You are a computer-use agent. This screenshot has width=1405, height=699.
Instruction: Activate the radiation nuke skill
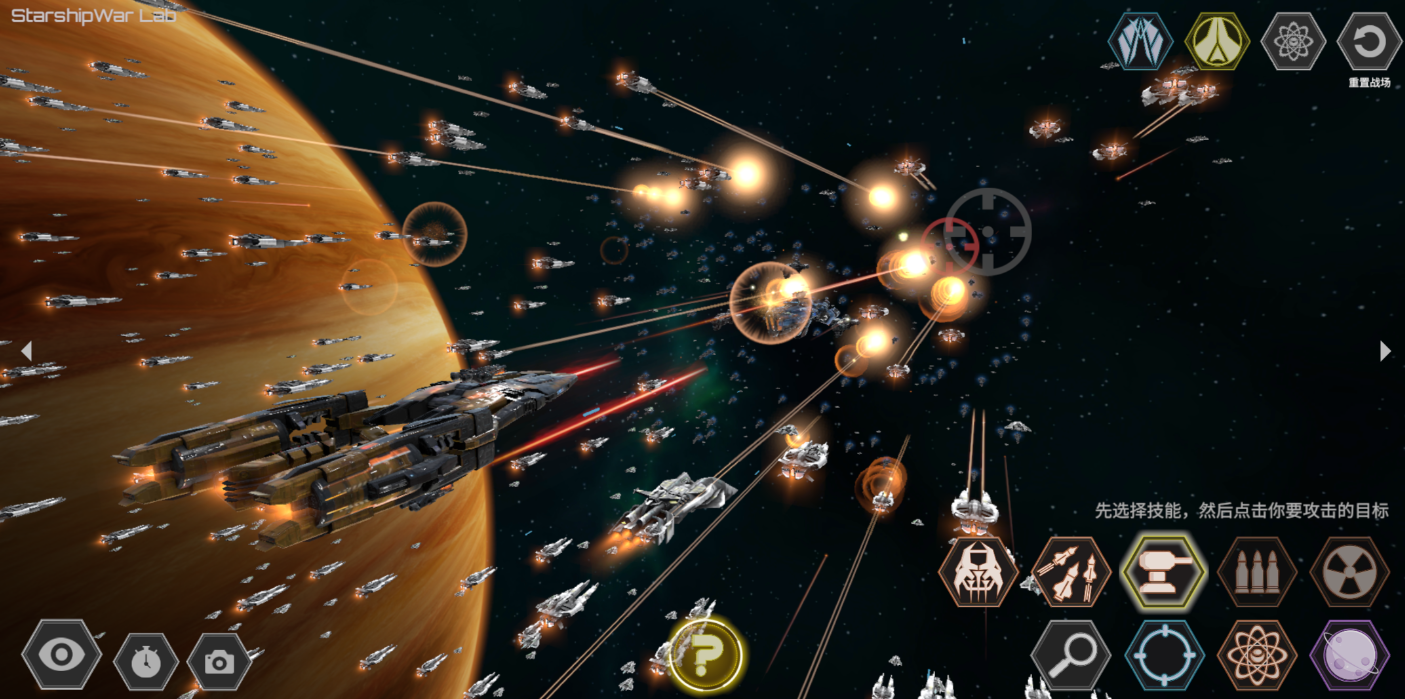[1349, 572]
